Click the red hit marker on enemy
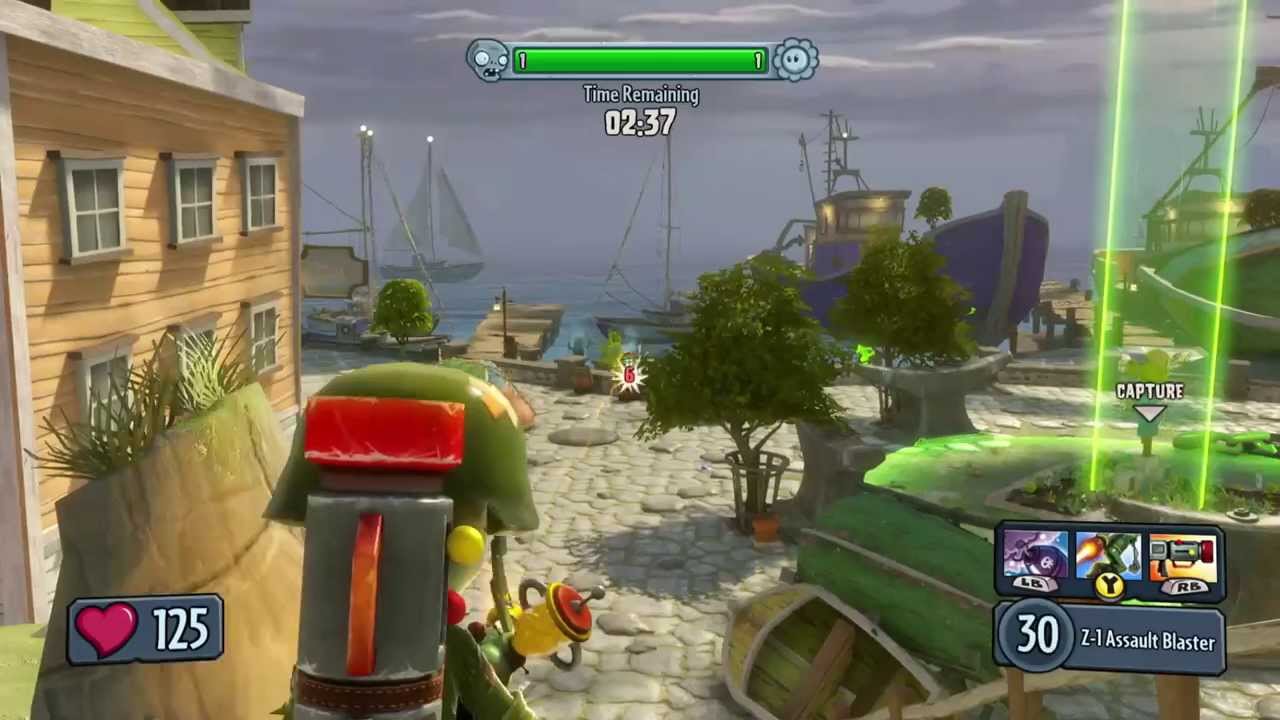 (x=628, y=377)
